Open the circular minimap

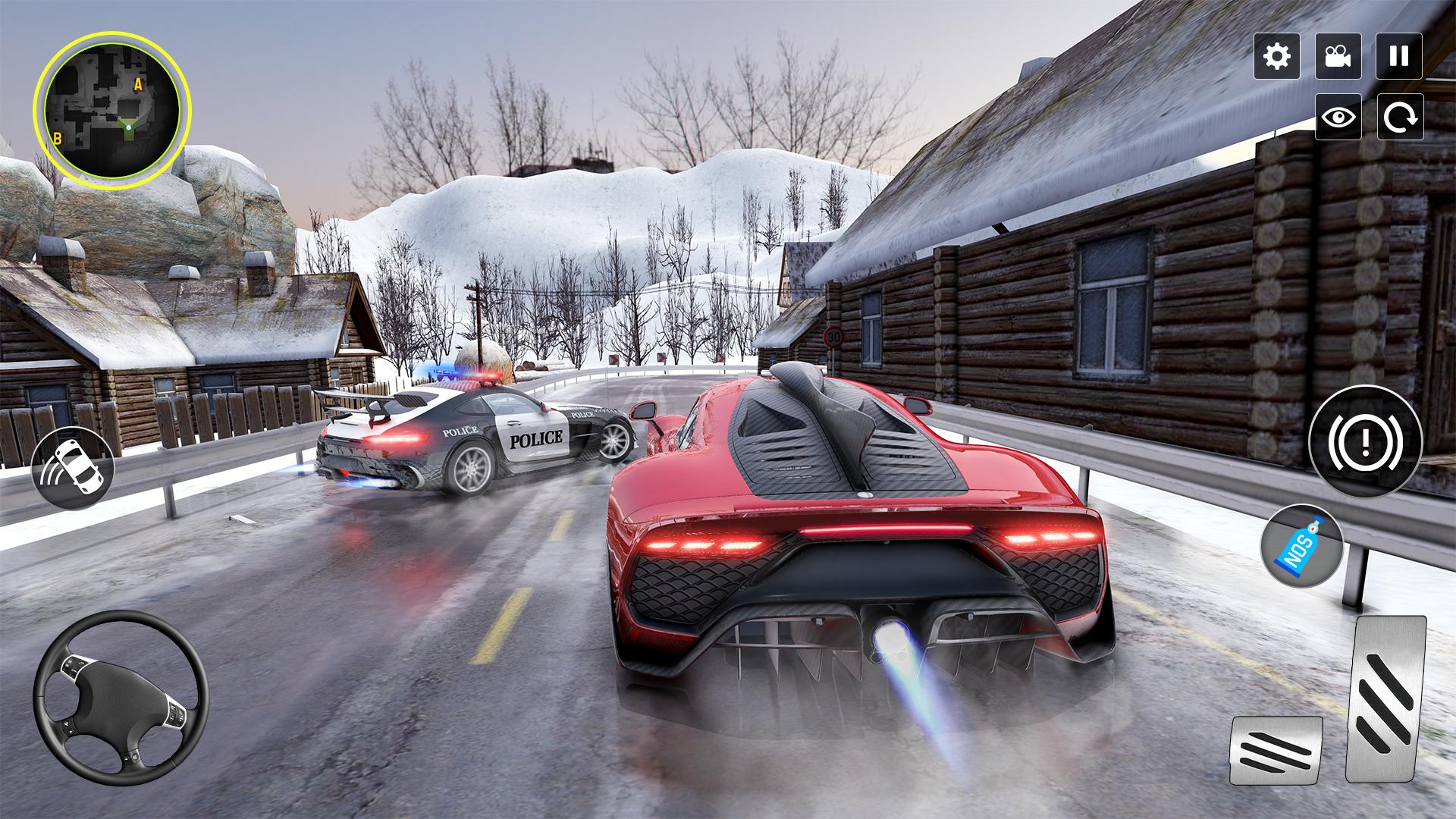112,109
